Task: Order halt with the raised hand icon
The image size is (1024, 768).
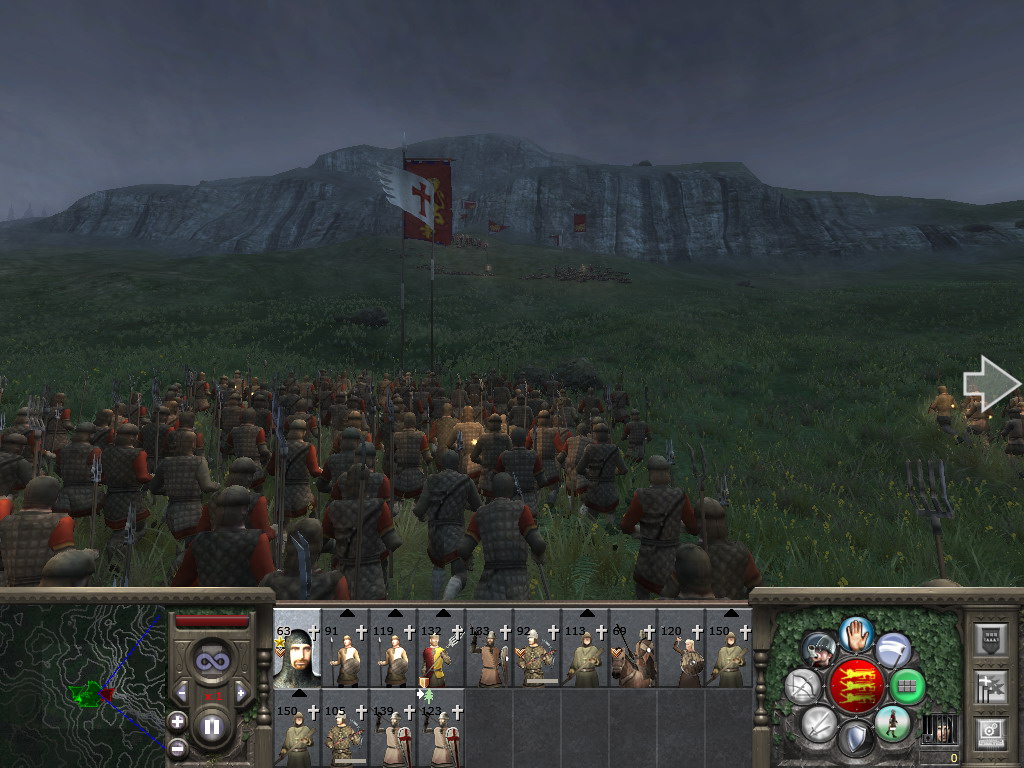Action: point(855,632)
